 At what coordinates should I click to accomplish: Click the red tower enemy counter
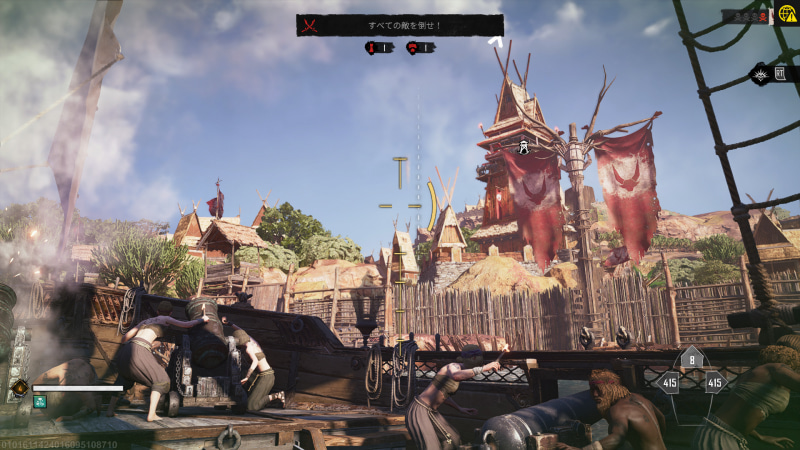coord(373,47)
